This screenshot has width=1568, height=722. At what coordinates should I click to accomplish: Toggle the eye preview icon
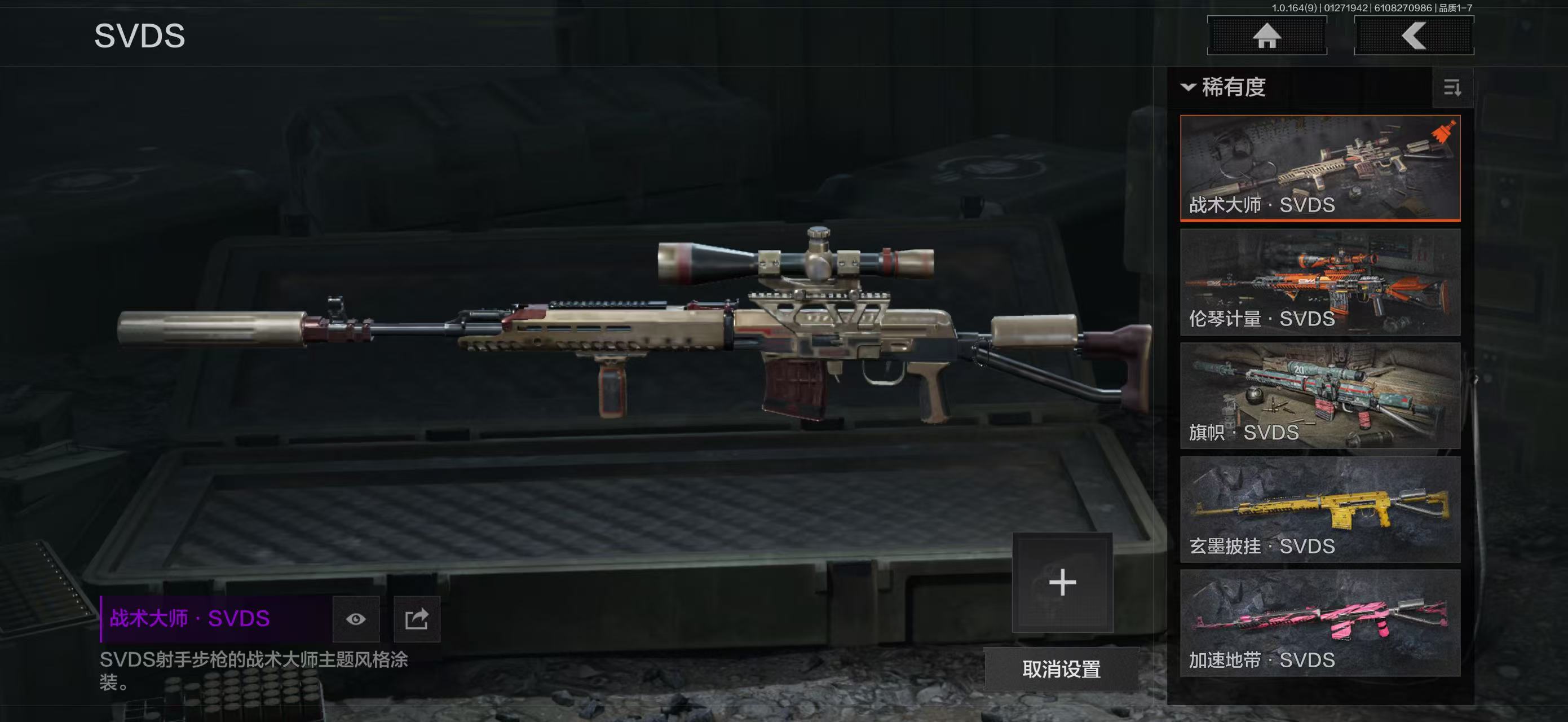click(x=356, y=619)
